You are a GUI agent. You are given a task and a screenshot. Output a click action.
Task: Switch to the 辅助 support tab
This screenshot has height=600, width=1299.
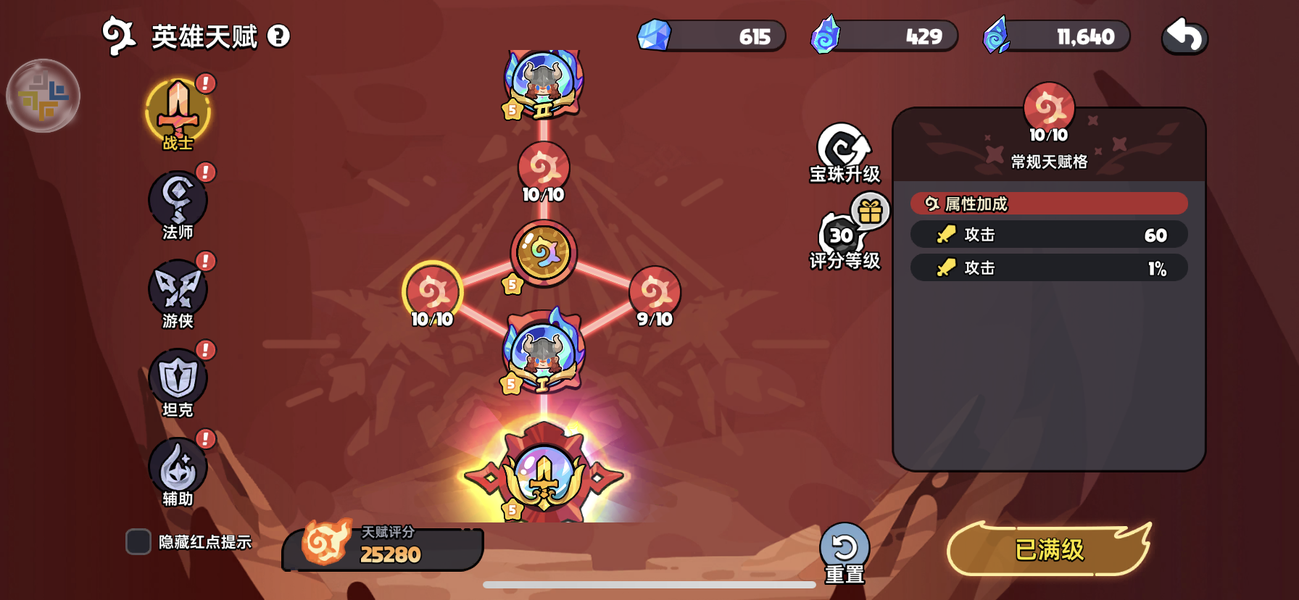pyautogui.click(x=178, y=467)
